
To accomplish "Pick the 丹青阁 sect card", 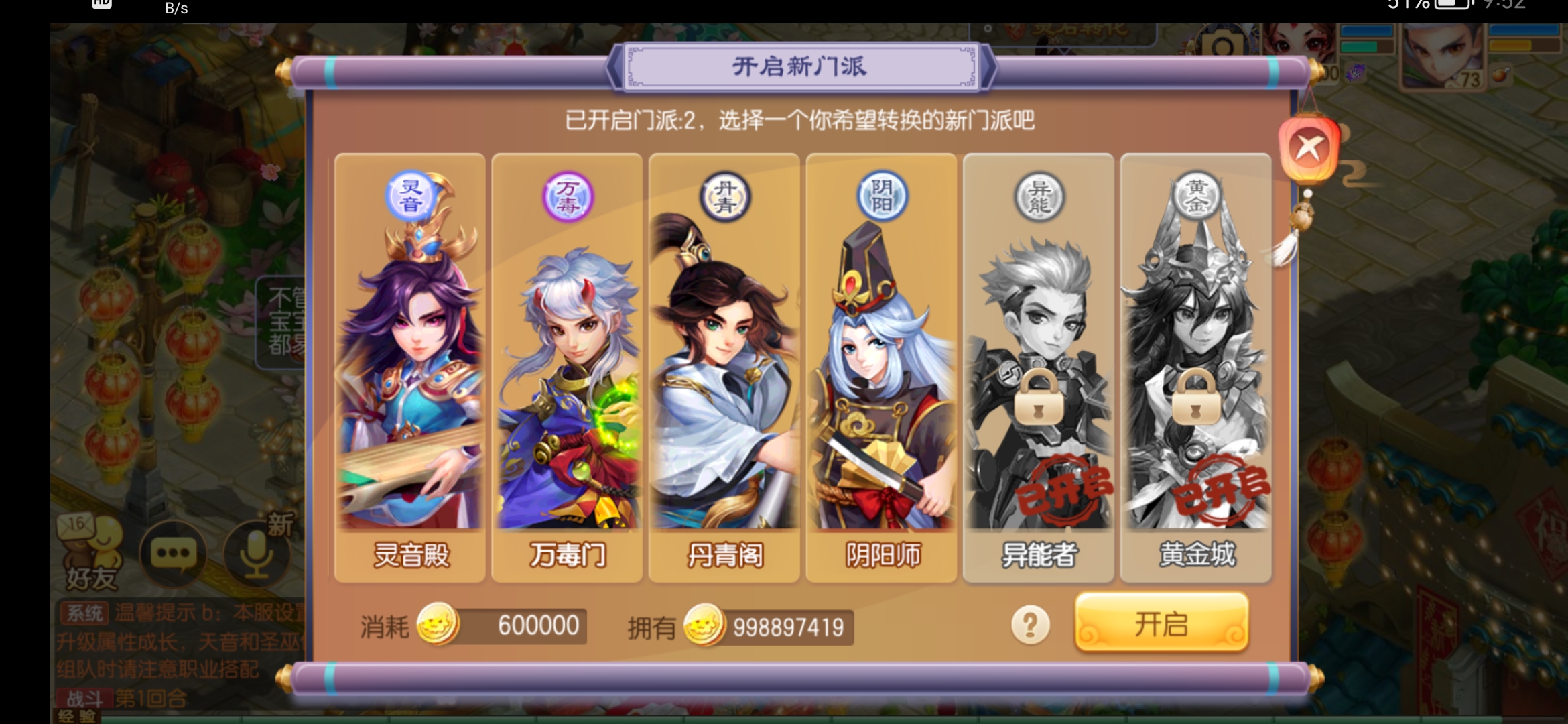I will click(x=724, y=367).
